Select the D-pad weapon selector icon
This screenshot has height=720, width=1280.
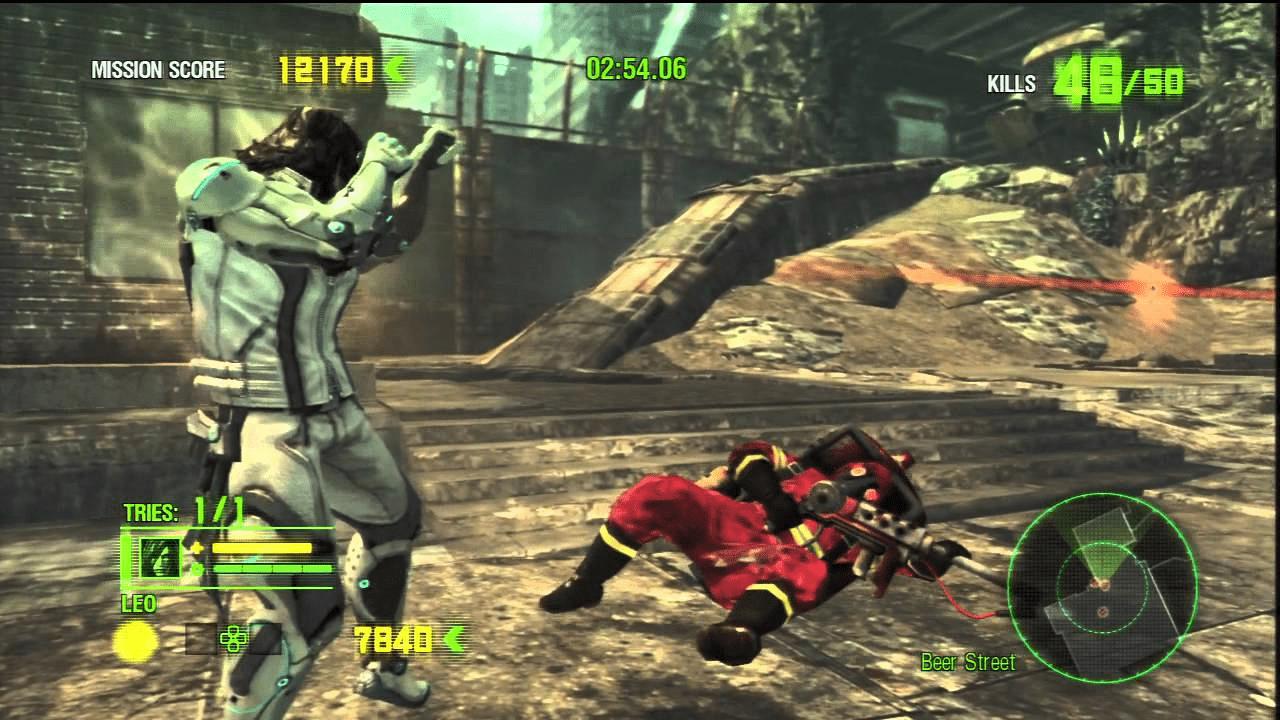[231, 640]
